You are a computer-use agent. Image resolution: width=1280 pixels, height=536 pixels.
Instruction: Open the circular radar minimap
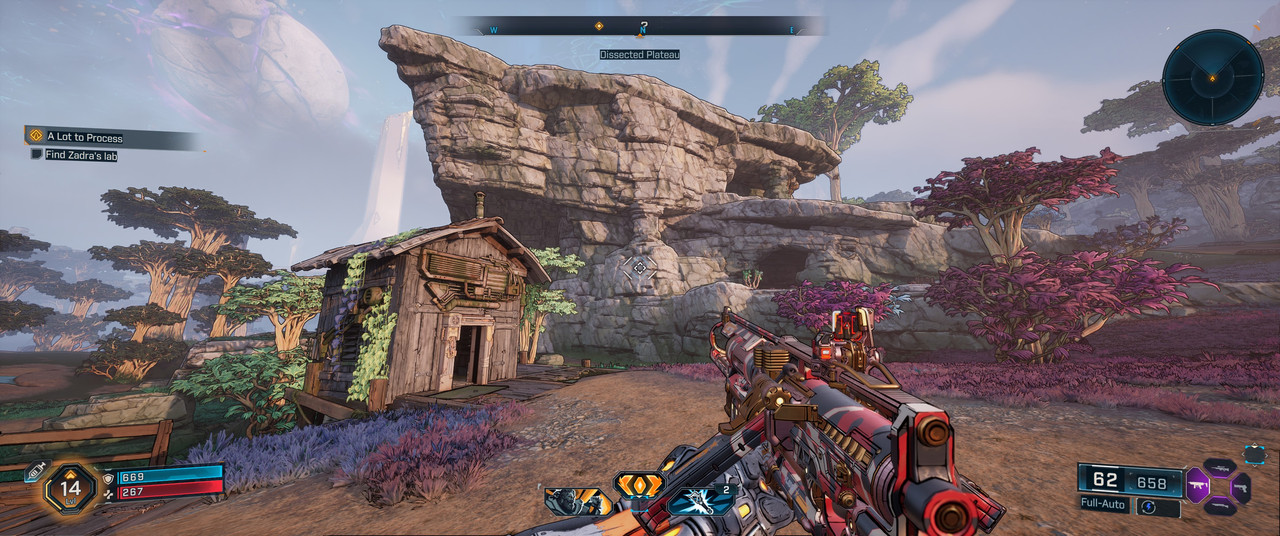(1212, 77)
